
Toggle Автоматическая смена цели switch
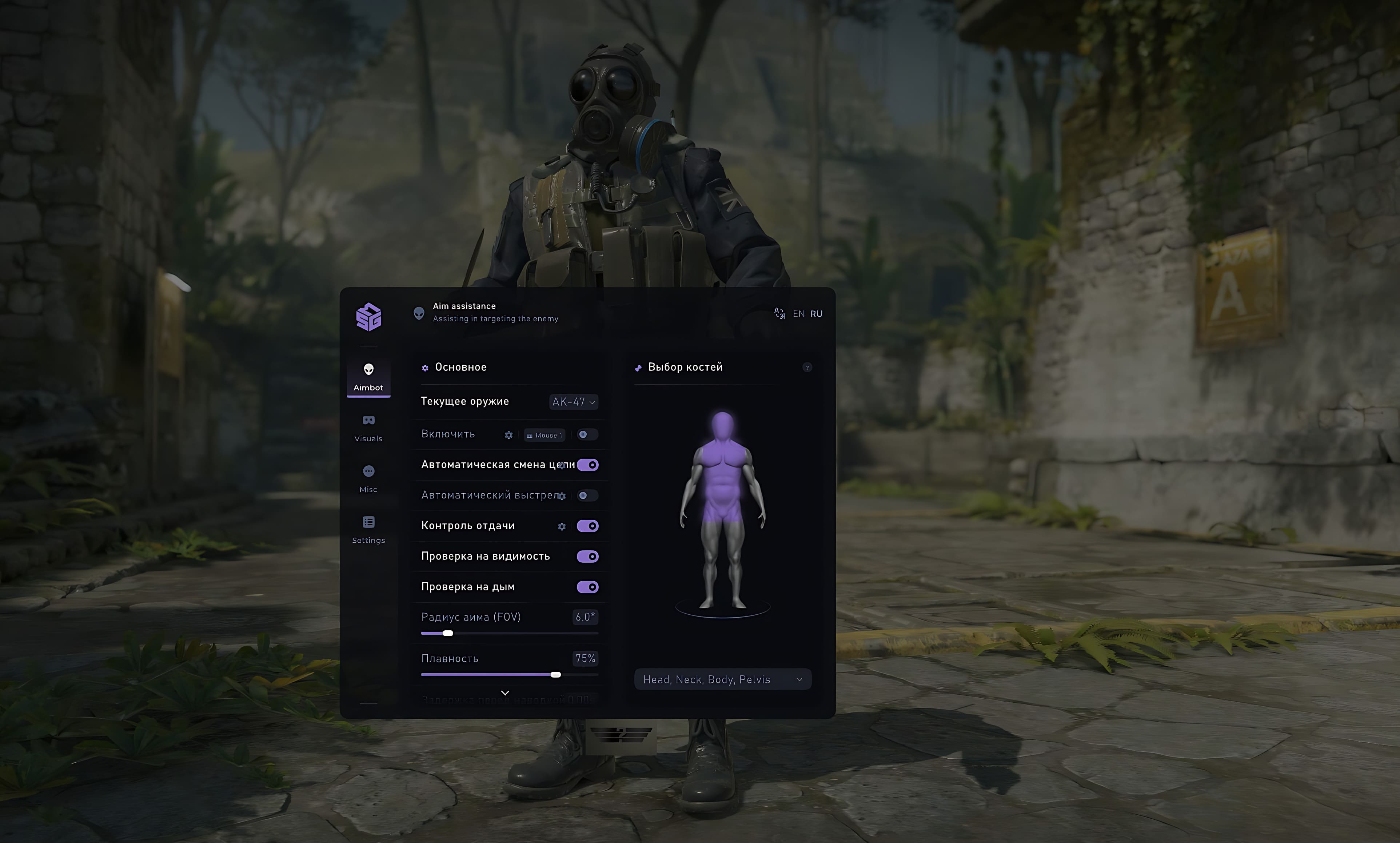pyautogui.click(x=587, y=465)
